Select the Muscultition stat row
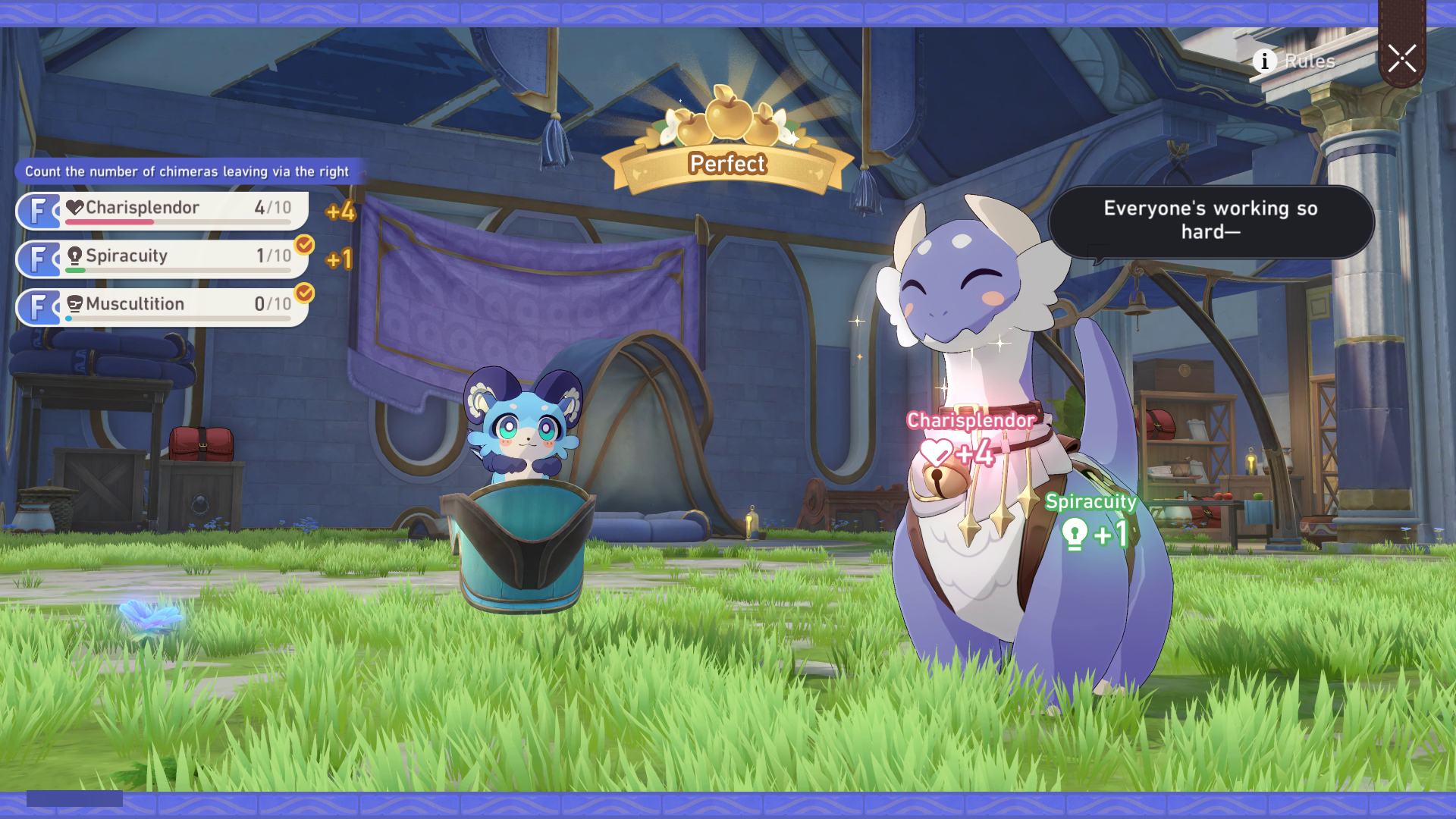The image size is (1456, 819). [x=162, y=307]
